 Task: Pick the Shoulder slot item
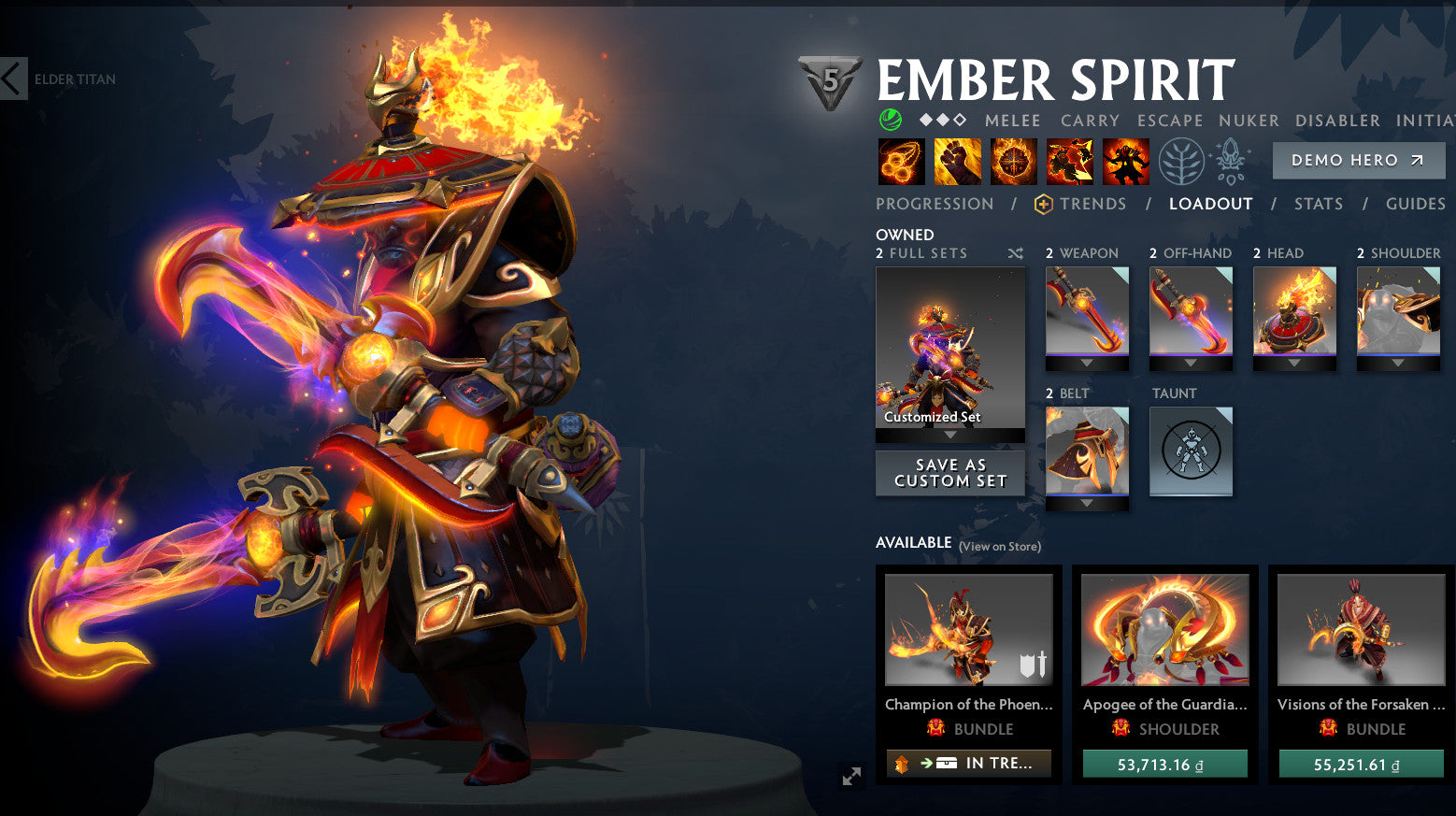click(x=1398, y=312)
